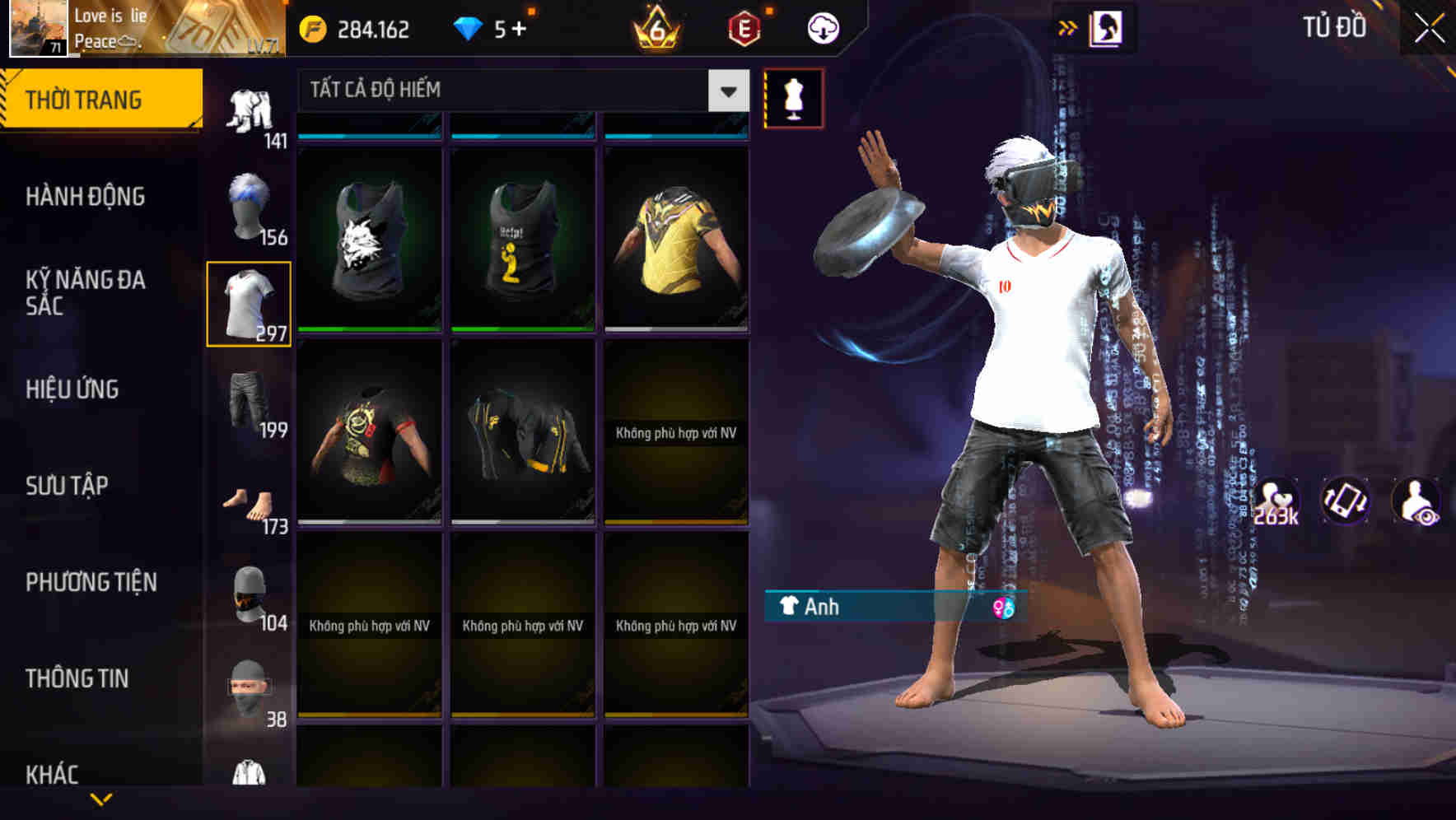Click the TỦ ĐỒ label
This screenshot has height=820, width=1456.
pyautogui.click(x=1335, y=26)
